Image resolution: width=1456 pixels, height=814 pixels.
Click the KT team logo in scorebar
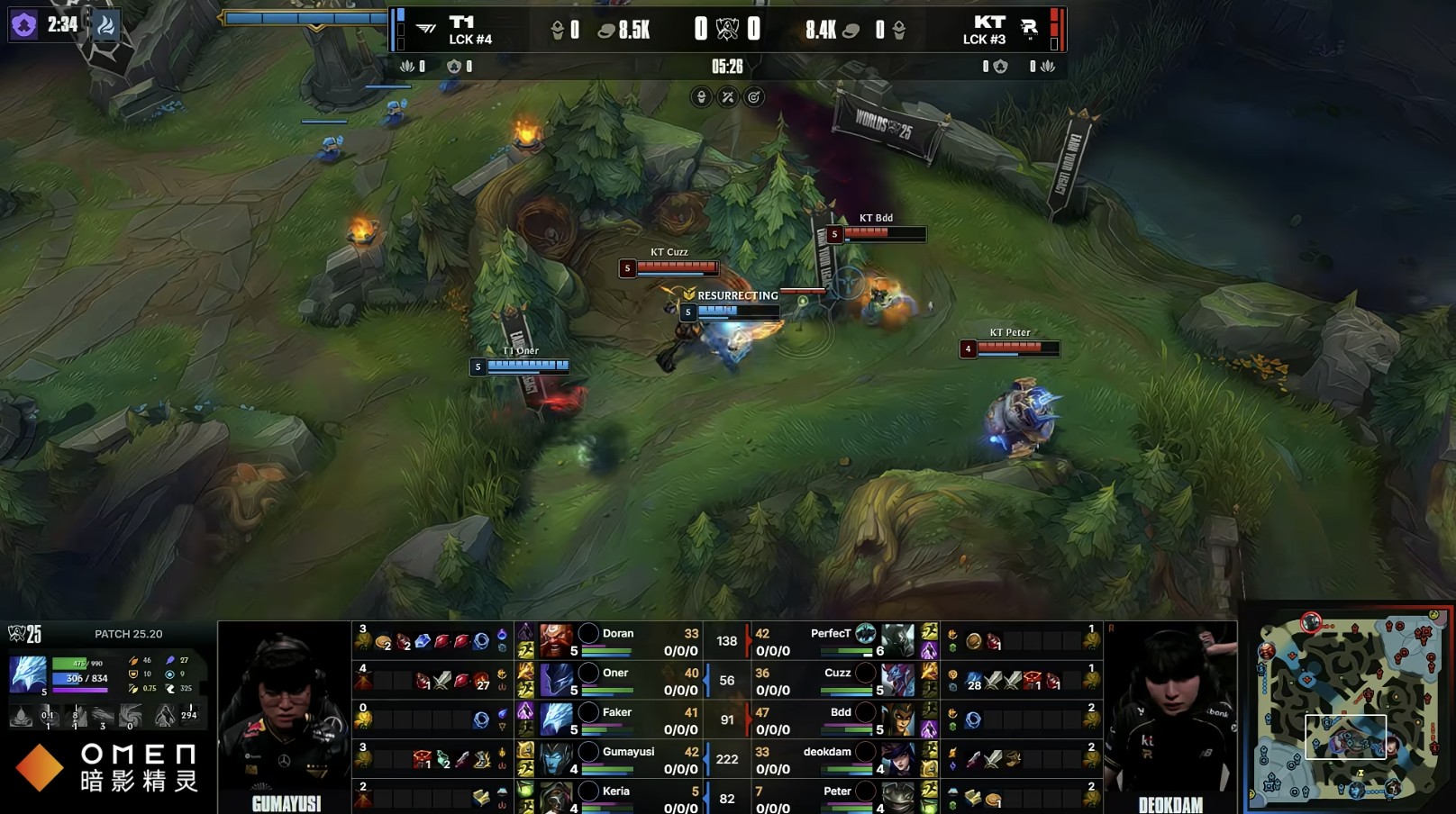pyautogui.click(x=1029, y=29)
